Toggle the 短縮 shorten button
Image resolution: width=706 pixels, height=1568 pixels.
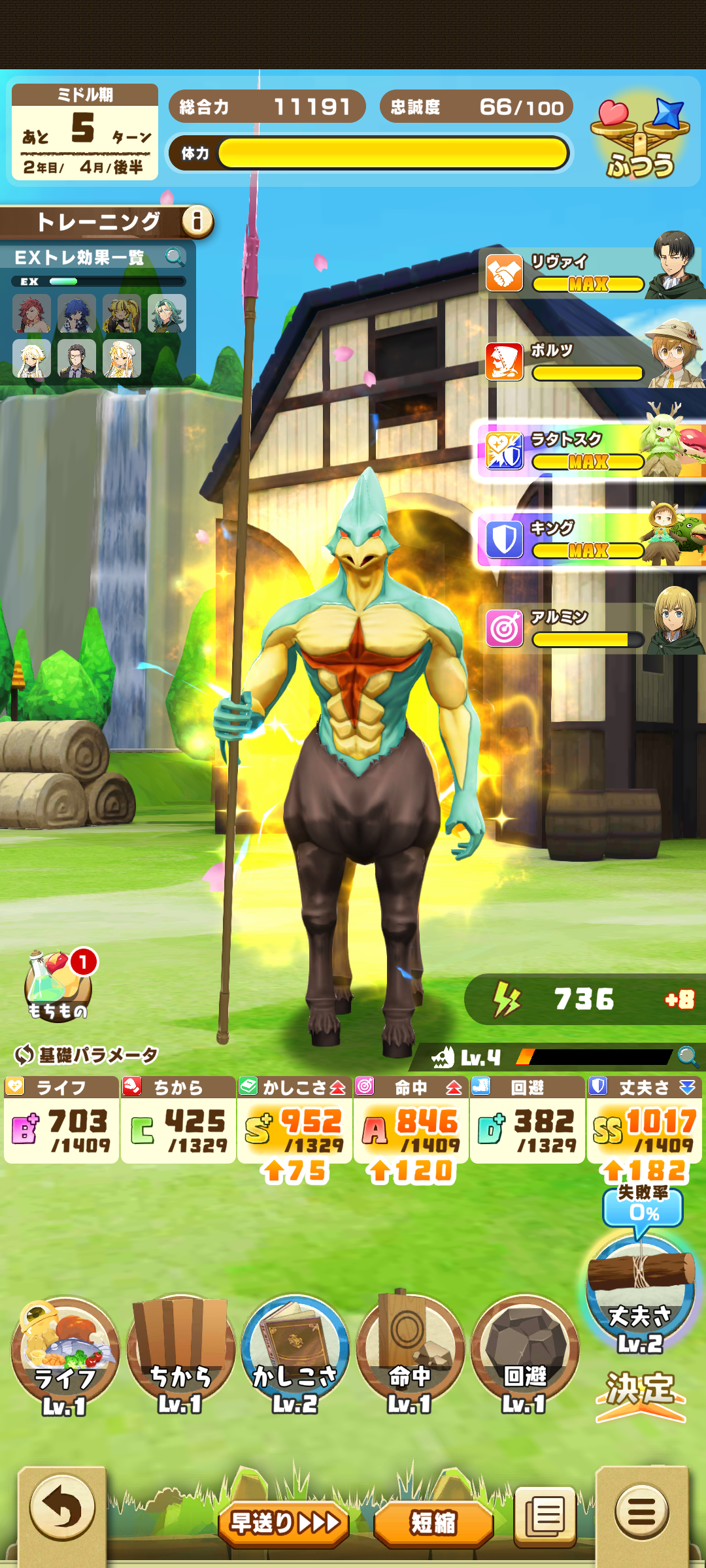(433, 1523)
